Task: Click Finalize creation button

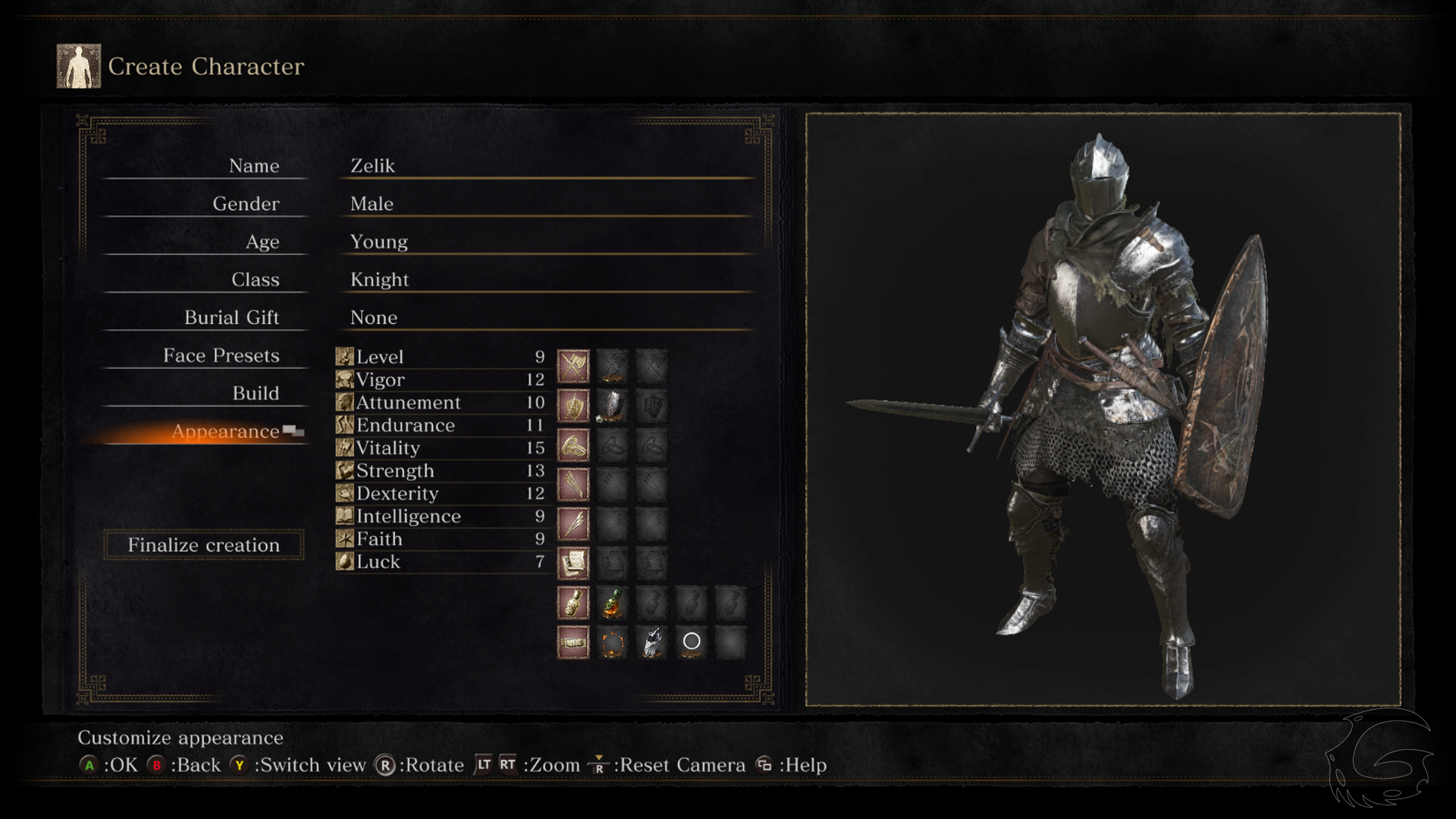Action: point(203,545)
